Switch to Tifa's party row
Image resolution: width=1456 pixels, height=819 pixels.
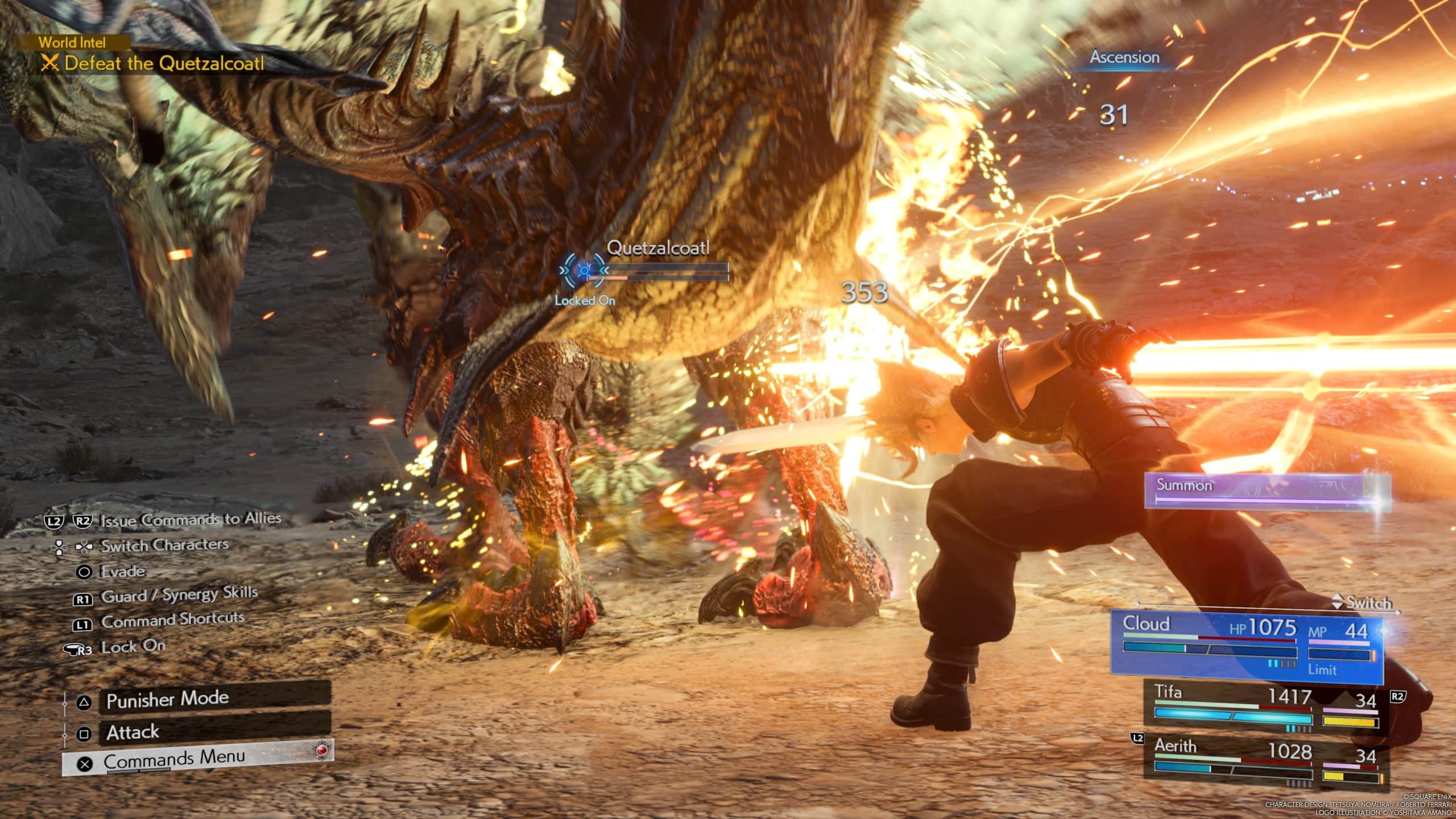pyautogui.click(x=1265, y=709)
